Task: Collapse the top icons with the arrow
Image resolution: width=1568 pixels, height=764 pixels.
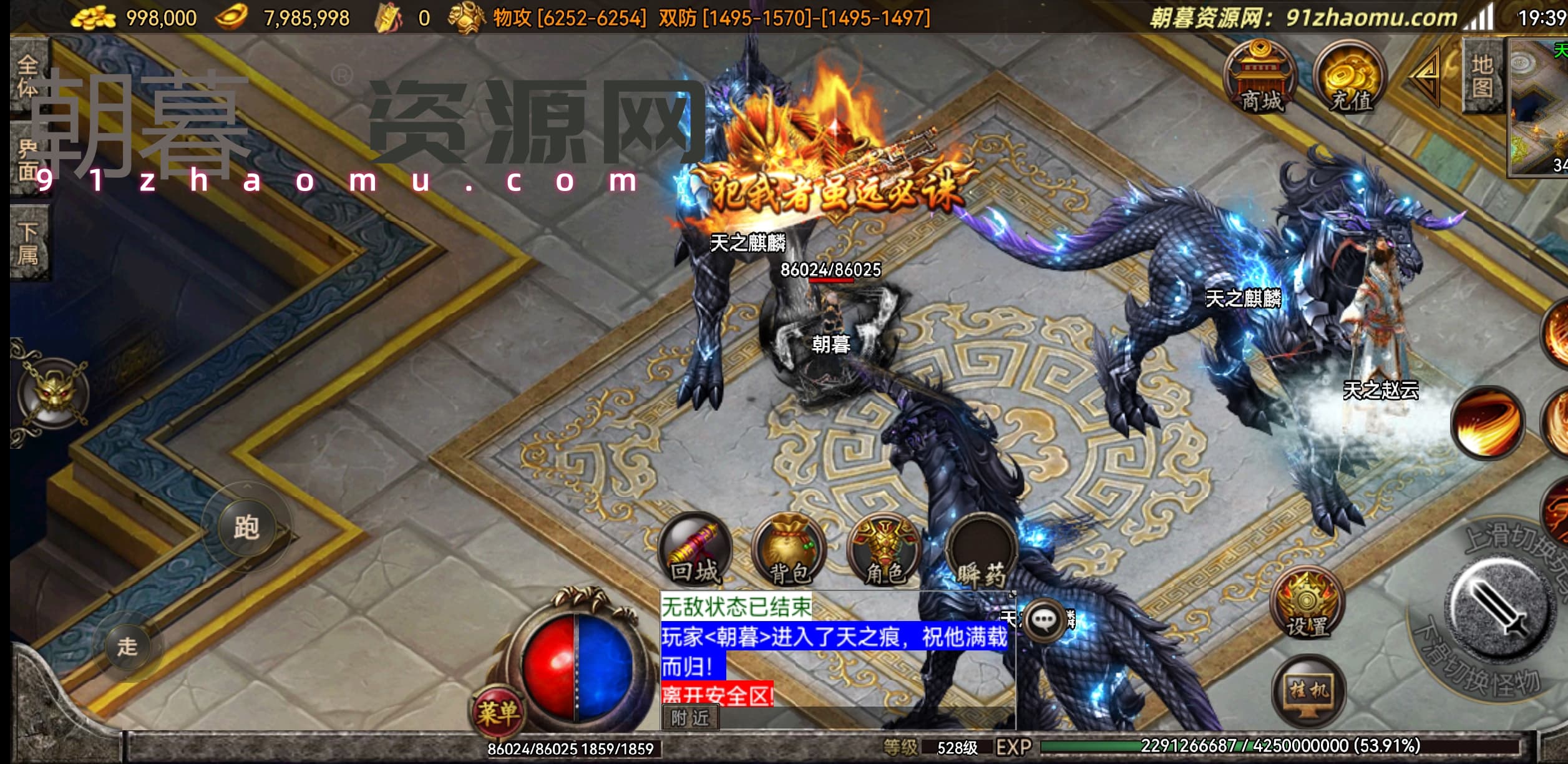Action: pos(1426,76)
